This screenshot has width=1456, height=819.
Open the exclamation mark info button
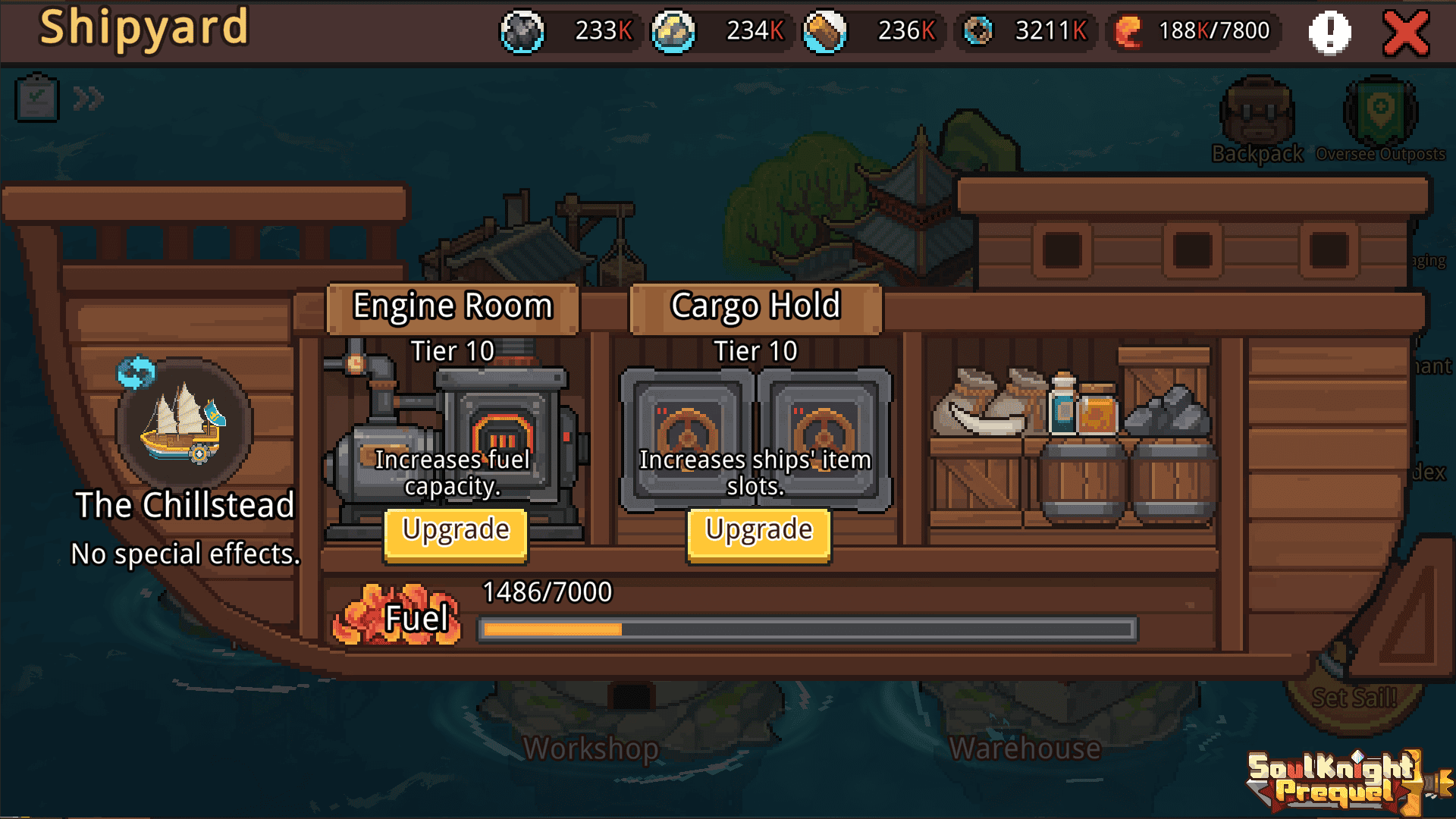(1329, 33)
